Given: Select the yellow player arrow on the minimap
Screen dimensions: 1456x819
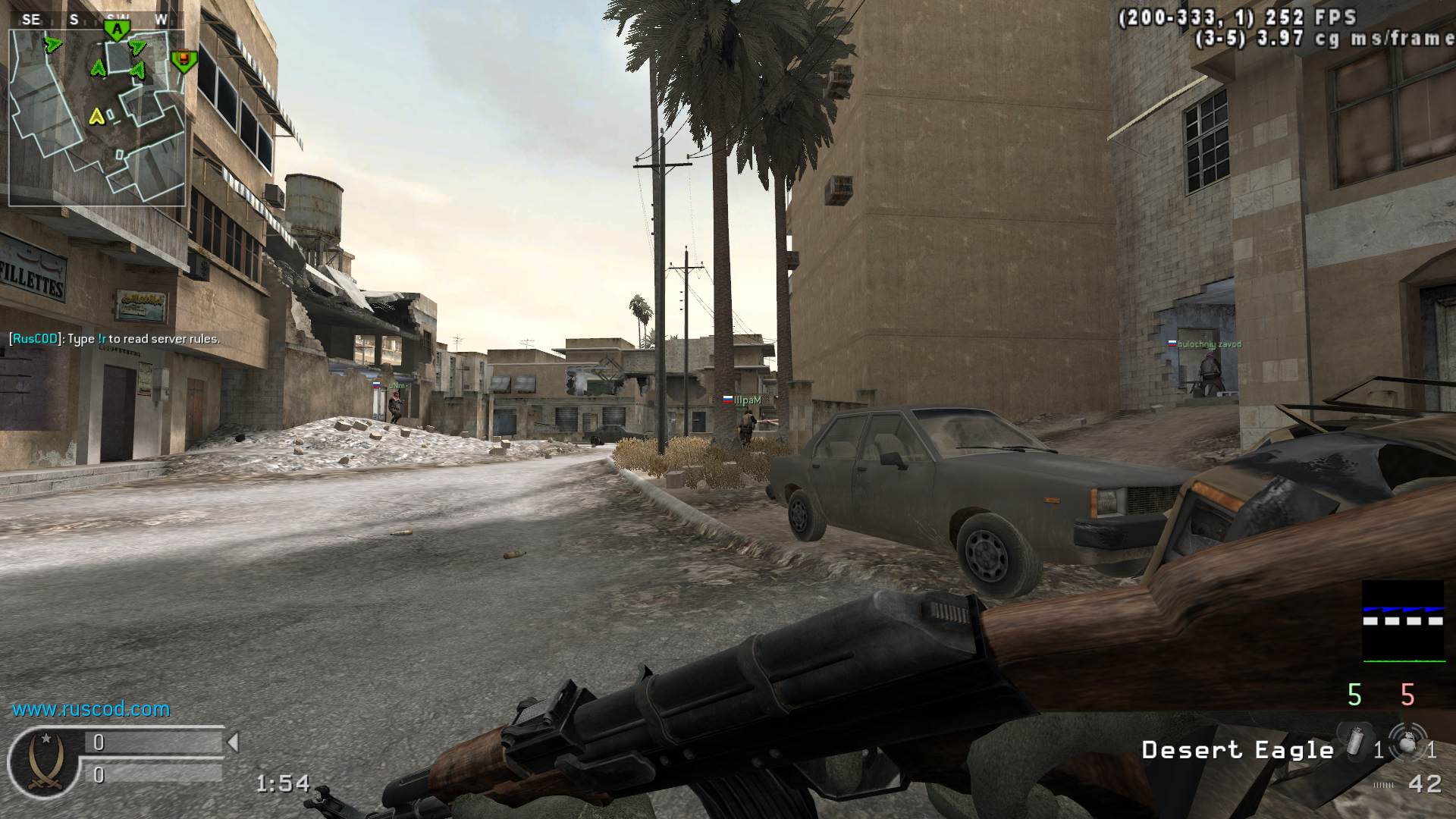Looking at the screenshot, I should tap(96, 116).
